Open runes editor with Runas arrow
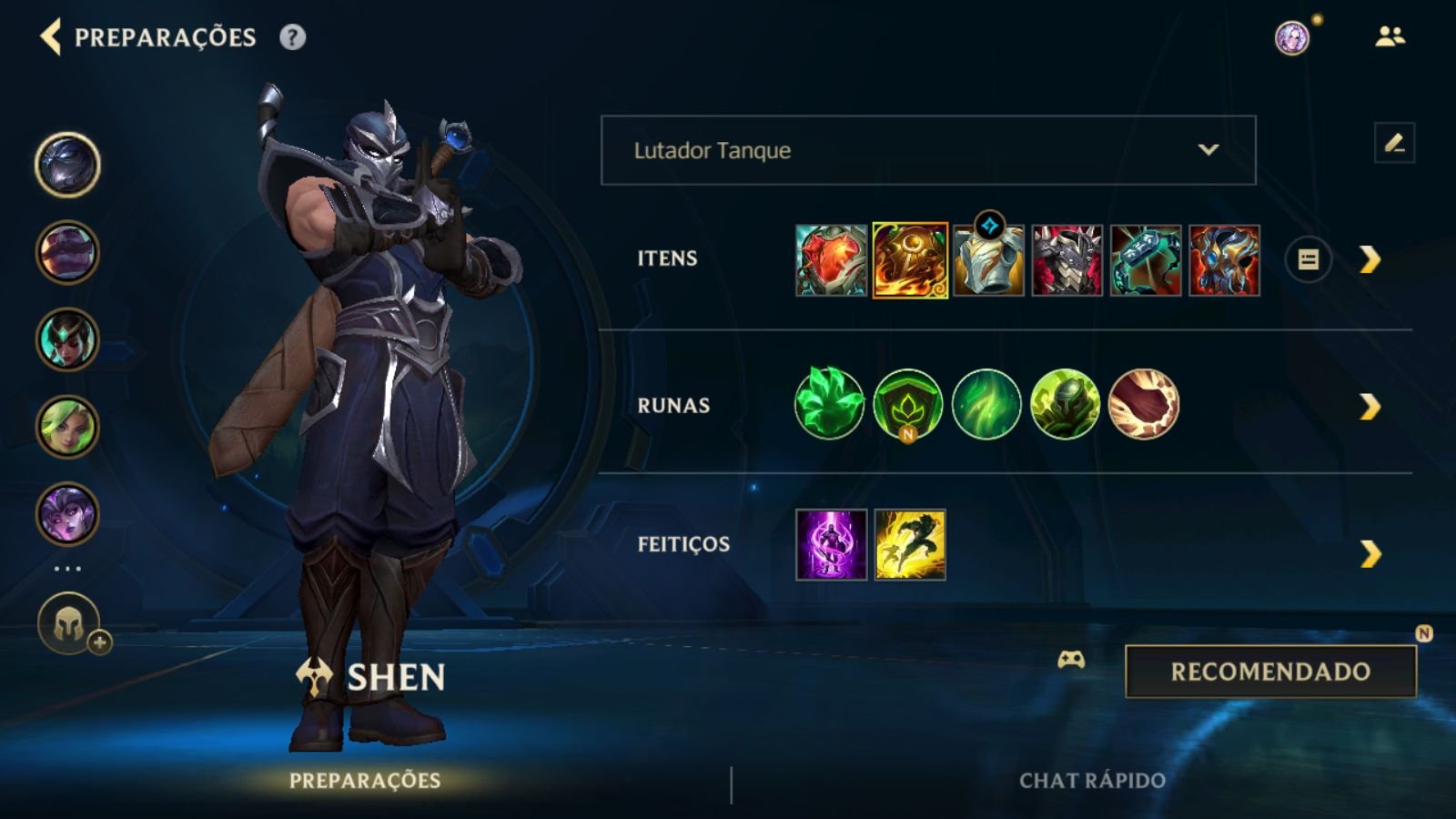 coord(1370,407)
